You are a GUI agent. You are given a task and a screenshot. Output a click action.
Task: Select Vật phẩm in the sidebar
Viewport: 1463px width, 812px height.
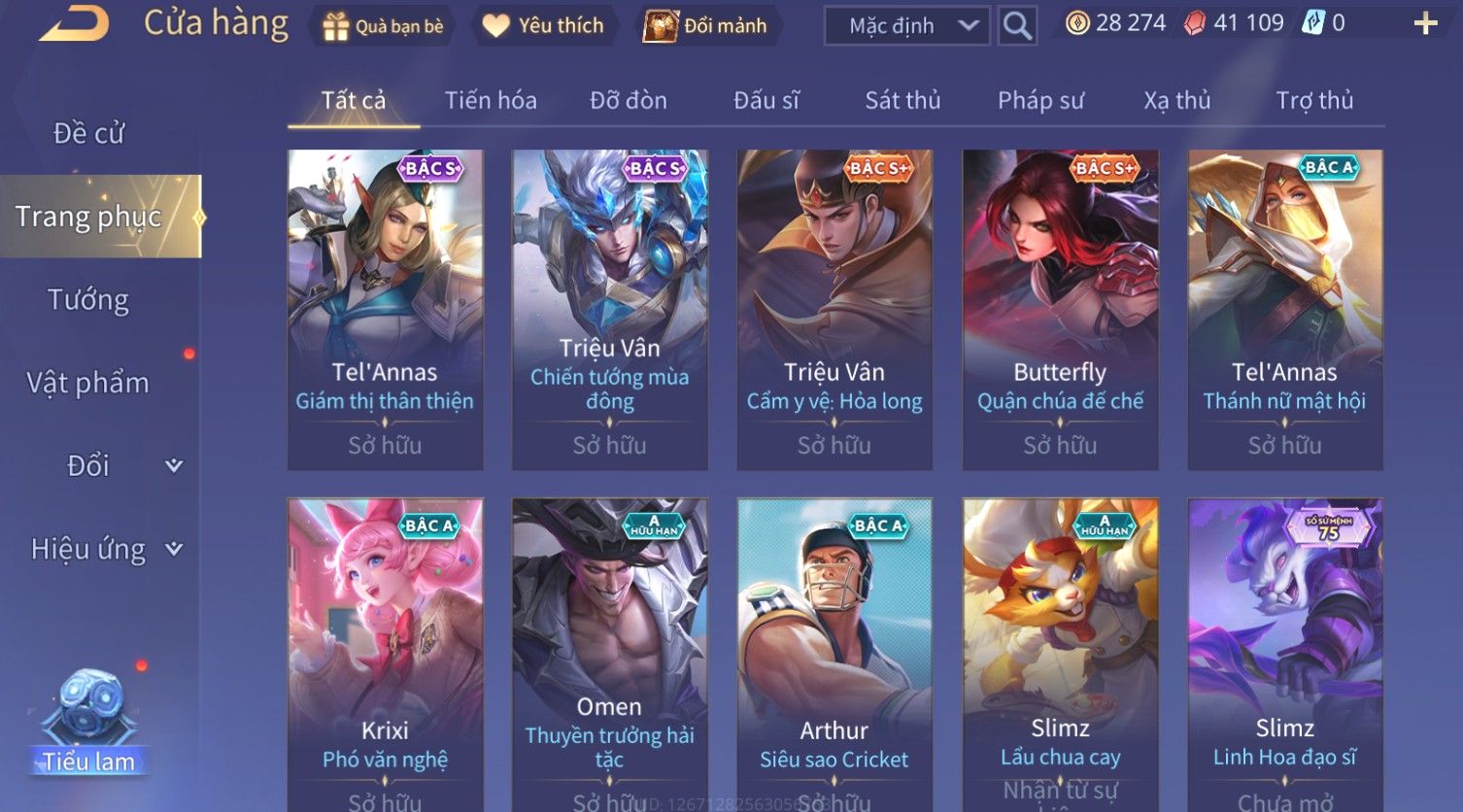pyautogui.click(x=88, y=383)
